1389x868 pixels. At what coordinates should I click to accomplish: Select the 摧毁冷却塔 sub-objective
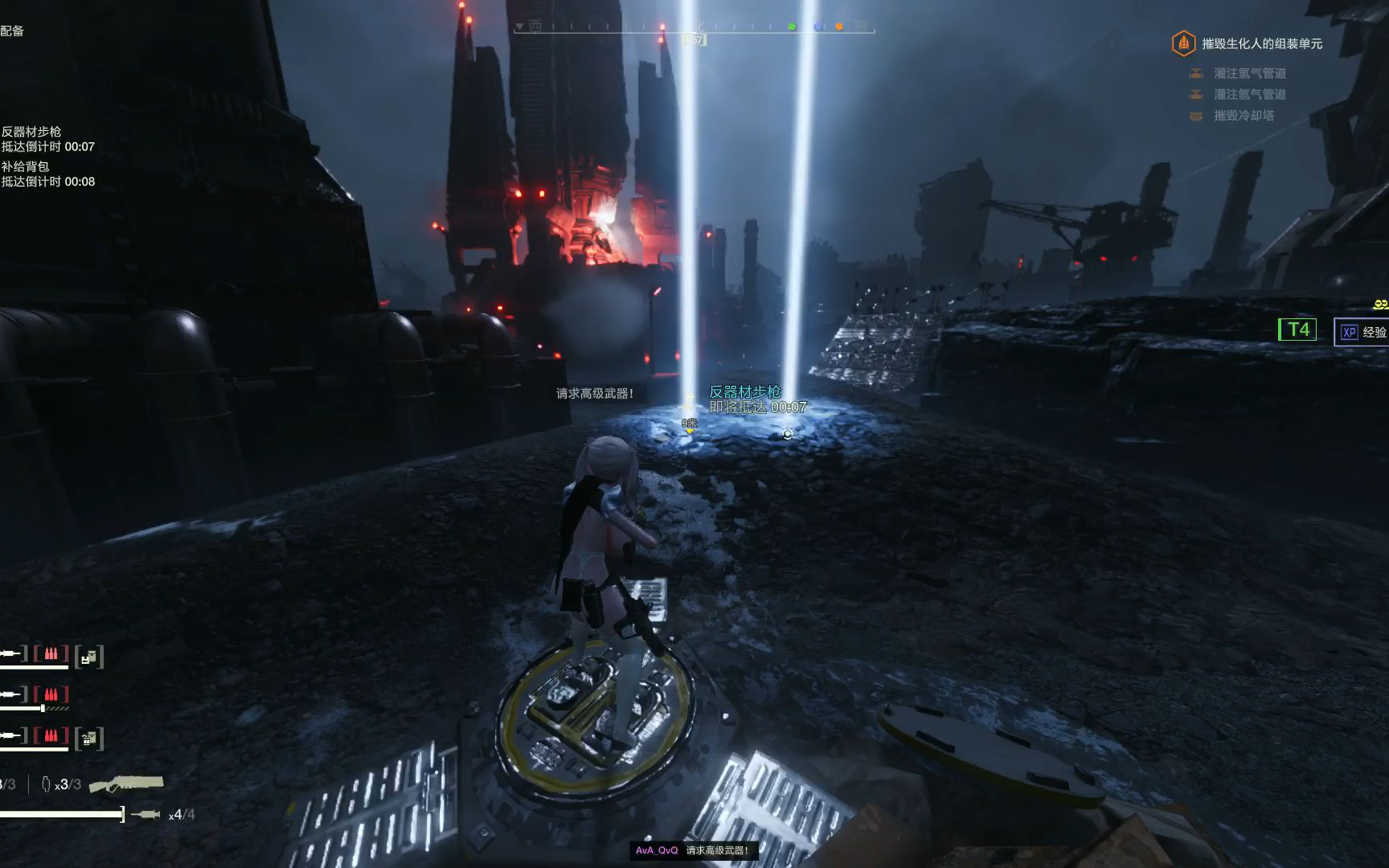(1243, 116)
